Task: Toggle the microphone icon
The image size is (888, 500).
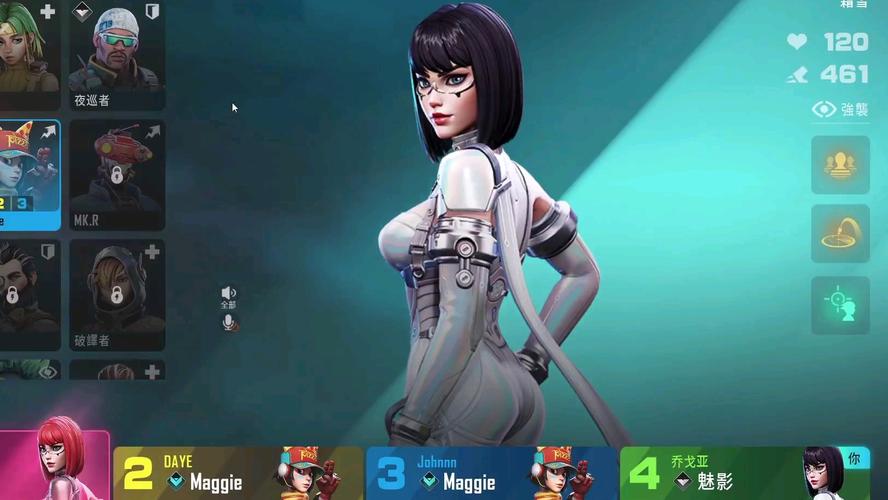Action: pos(229,322)
